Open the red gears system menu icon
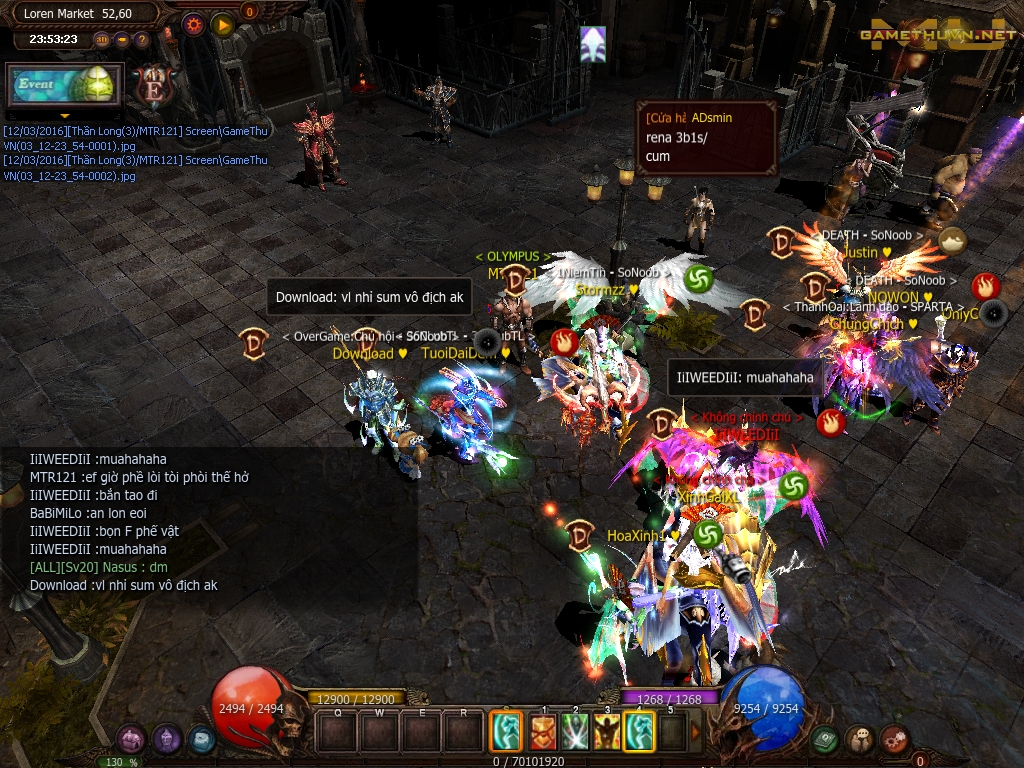This screenshot has height=768, width=1024. point(894,739)
